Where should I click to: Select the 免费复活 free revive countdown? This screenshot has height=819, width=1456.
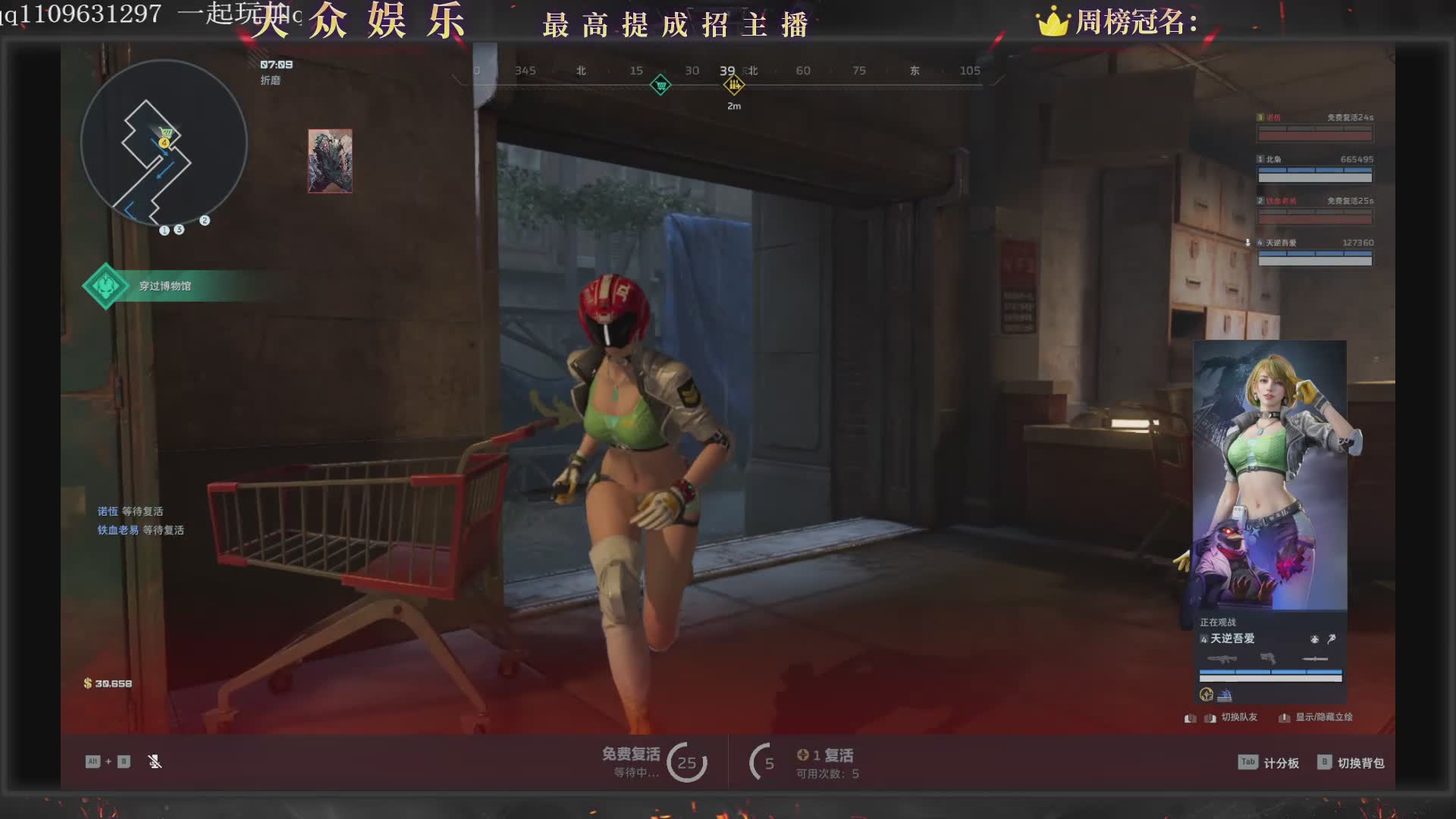pyautogui.click(x=654, y=761)
